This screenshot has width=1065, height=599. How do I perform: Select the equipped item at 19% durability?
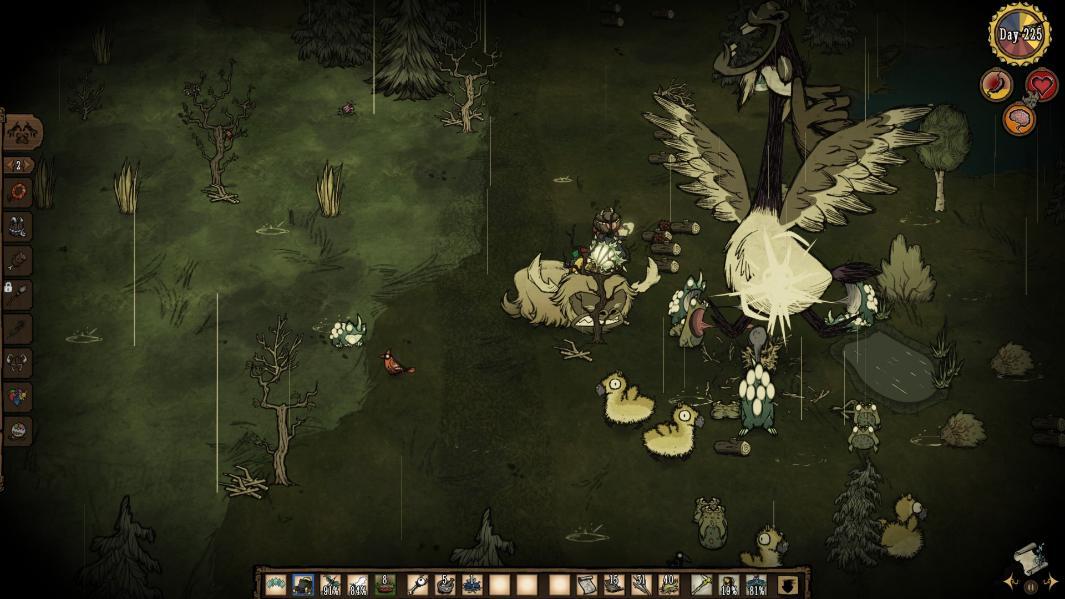731,585
